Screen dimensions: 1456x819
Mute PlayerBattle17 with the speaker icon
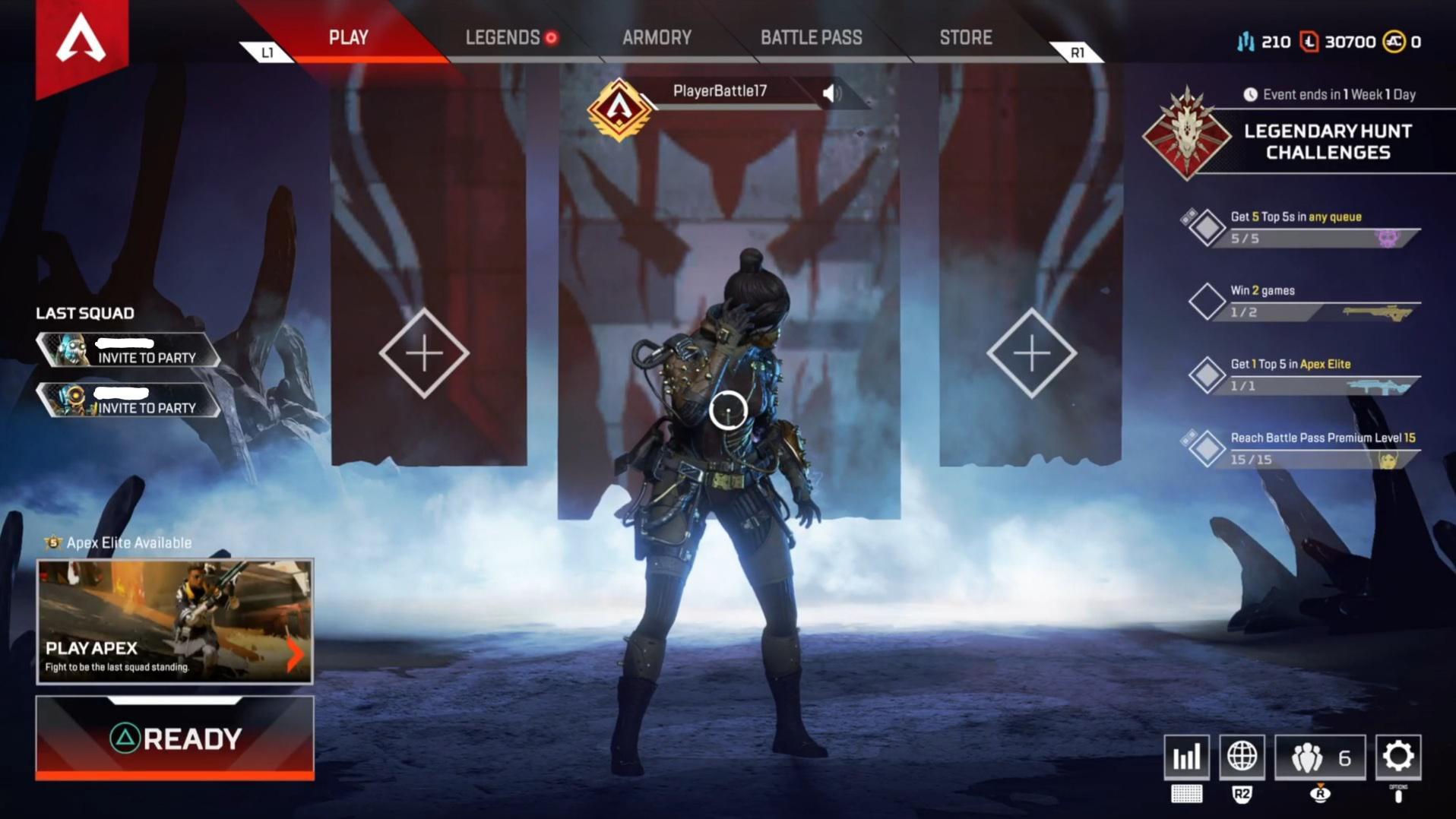tap(833, 93)
